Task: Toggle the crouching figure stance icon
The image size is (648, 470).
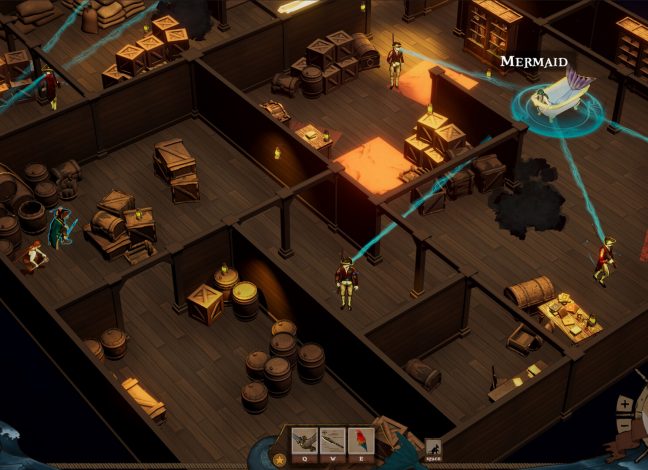Action: click(x=433, y=448)
